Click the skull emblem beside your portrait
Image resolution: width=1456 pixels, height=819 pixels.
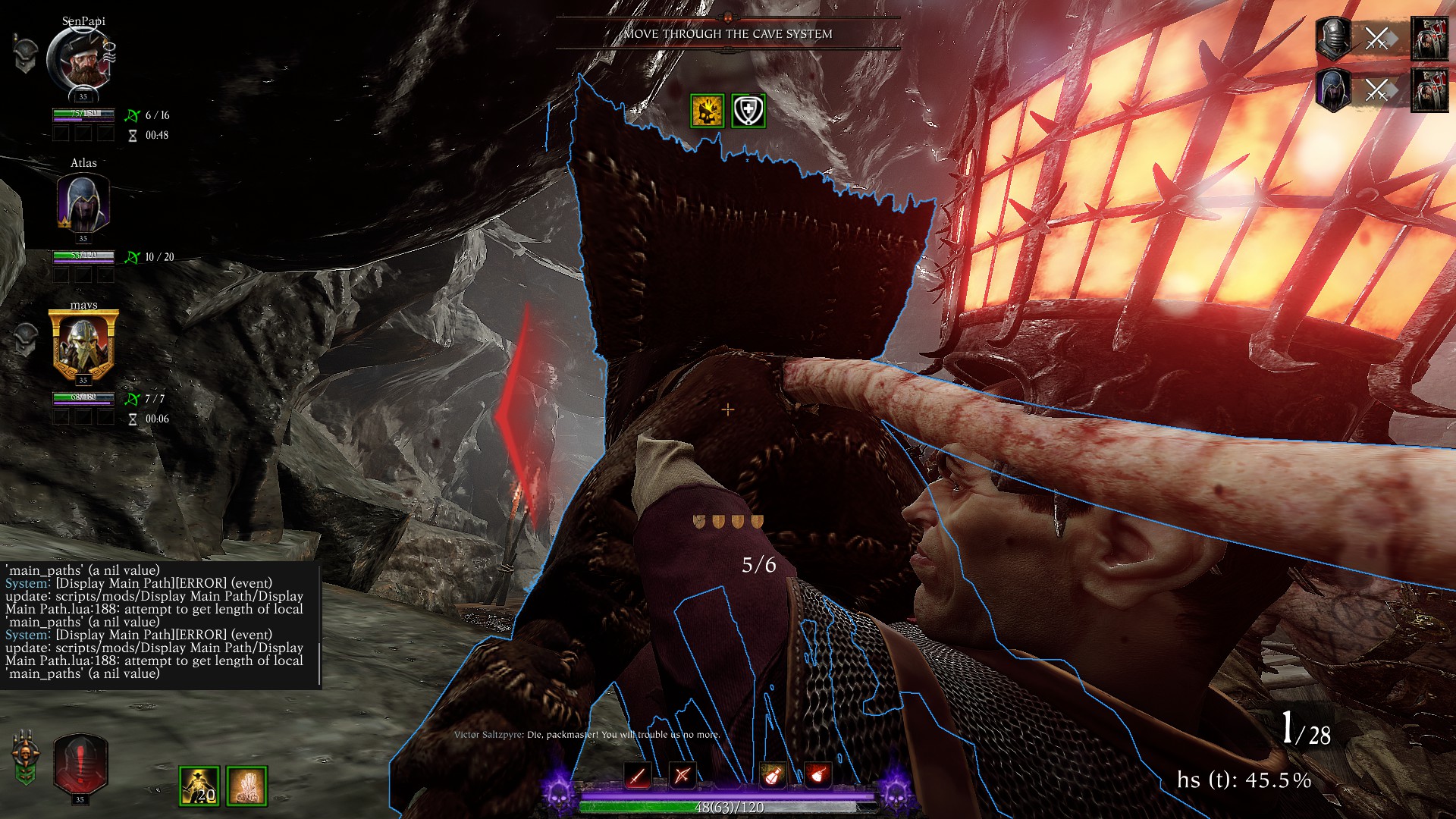click(x=25, y=757)
